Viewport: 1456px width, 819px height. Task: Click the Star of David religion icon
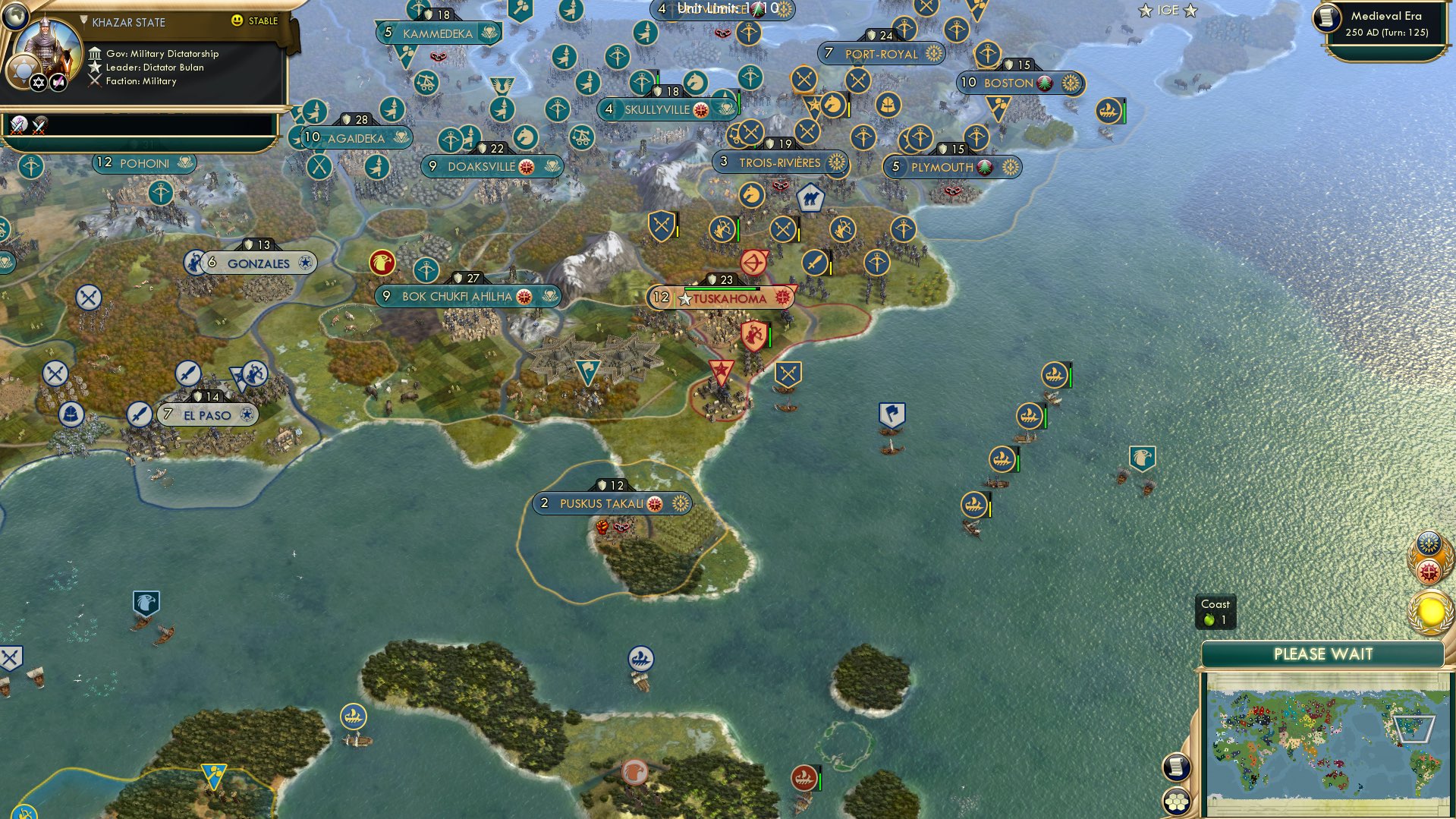coord(37,82)
